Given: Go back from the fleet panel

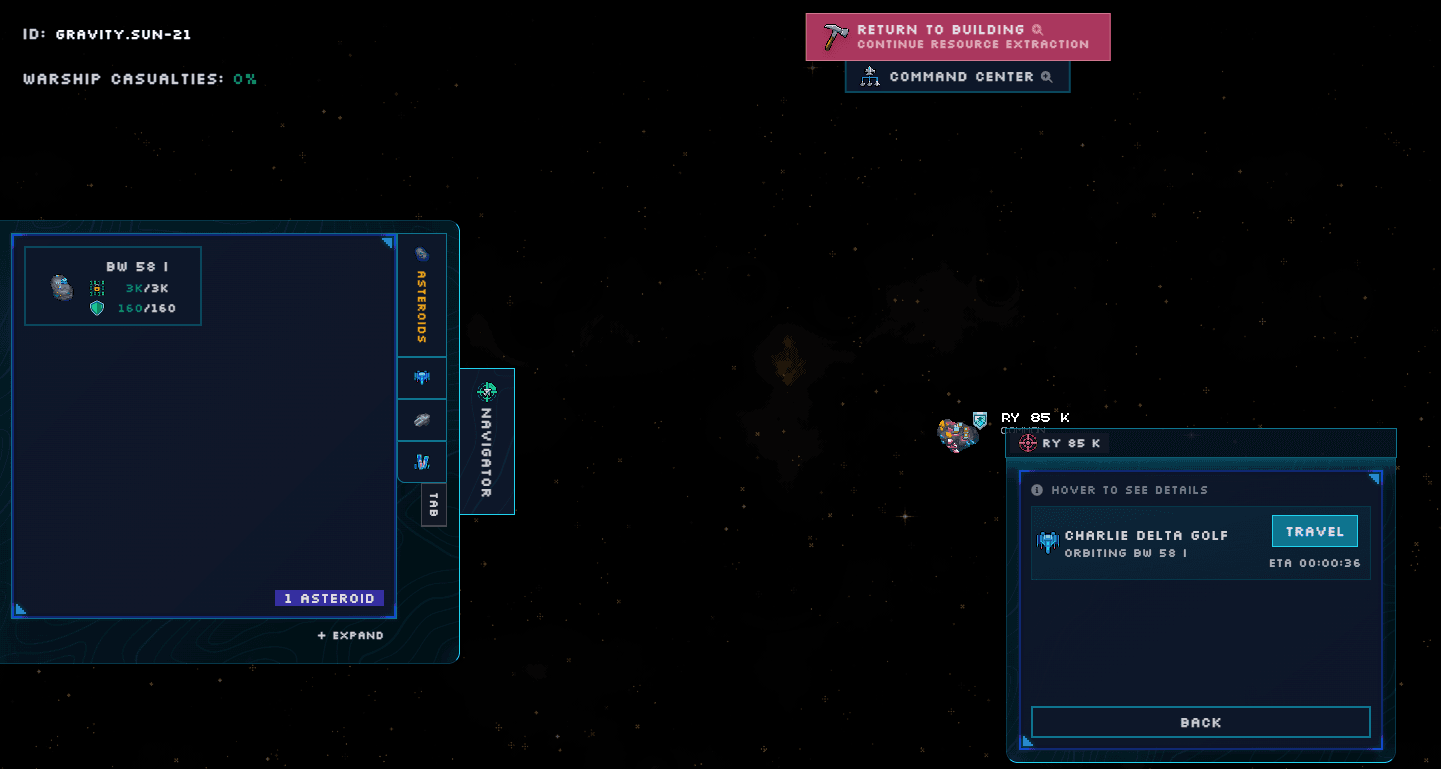Looking at the screenshot, I should (1200, 722).
